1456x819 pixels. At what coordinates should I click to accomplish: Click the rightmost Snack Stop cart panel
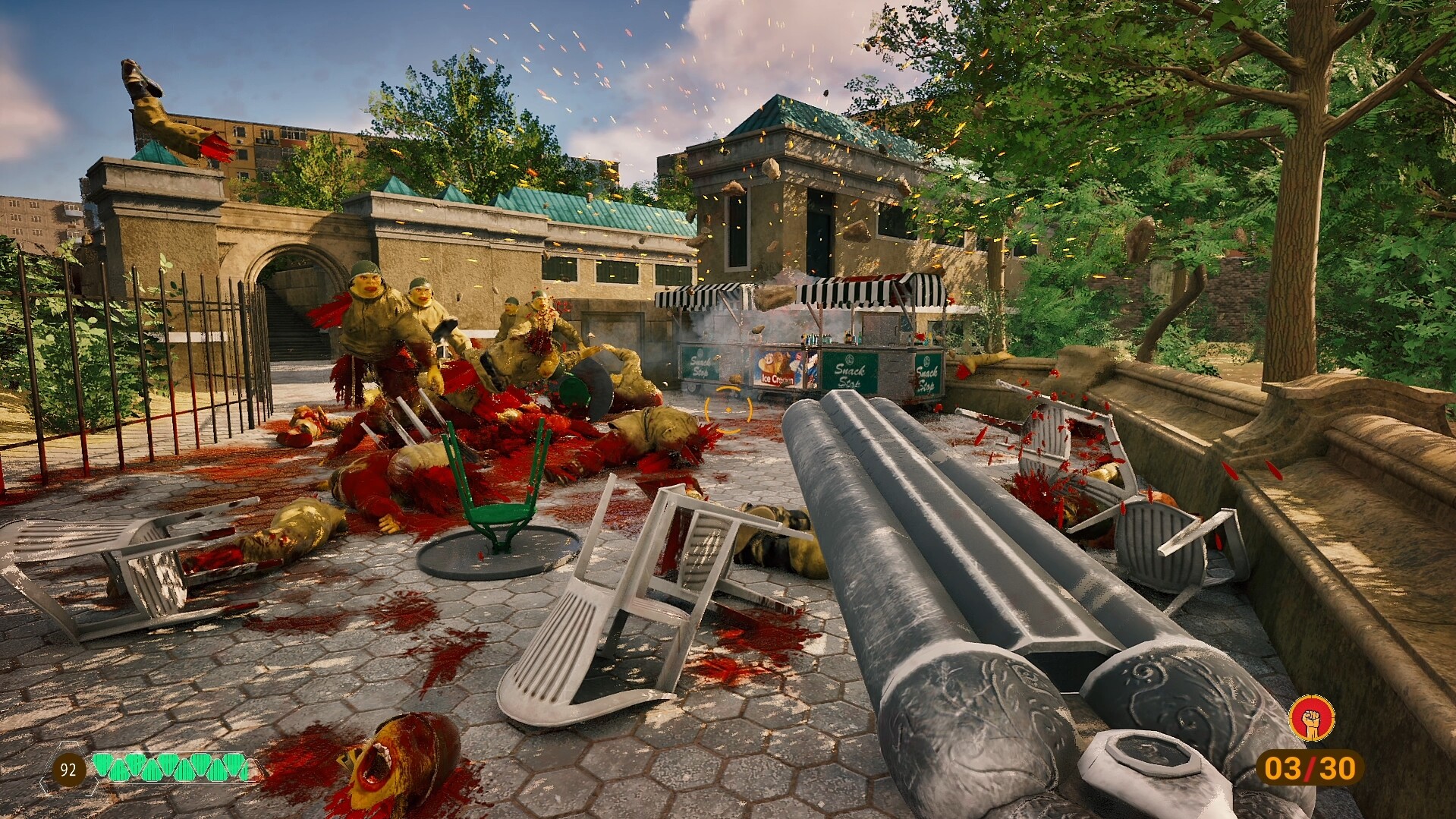[x=928, y=373]
